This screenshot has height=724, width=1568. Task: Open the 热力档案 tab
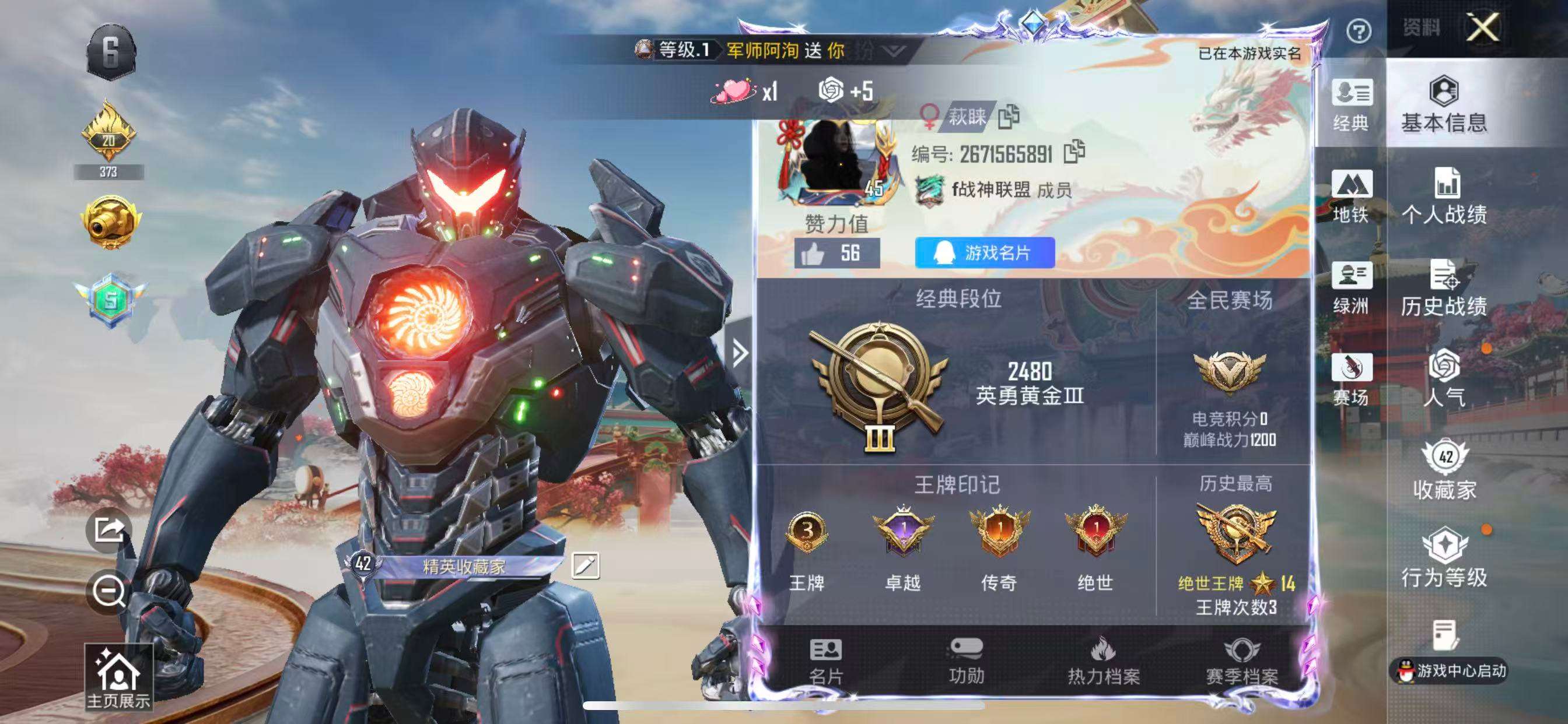pyautogui.click(x=1103, y=661)
